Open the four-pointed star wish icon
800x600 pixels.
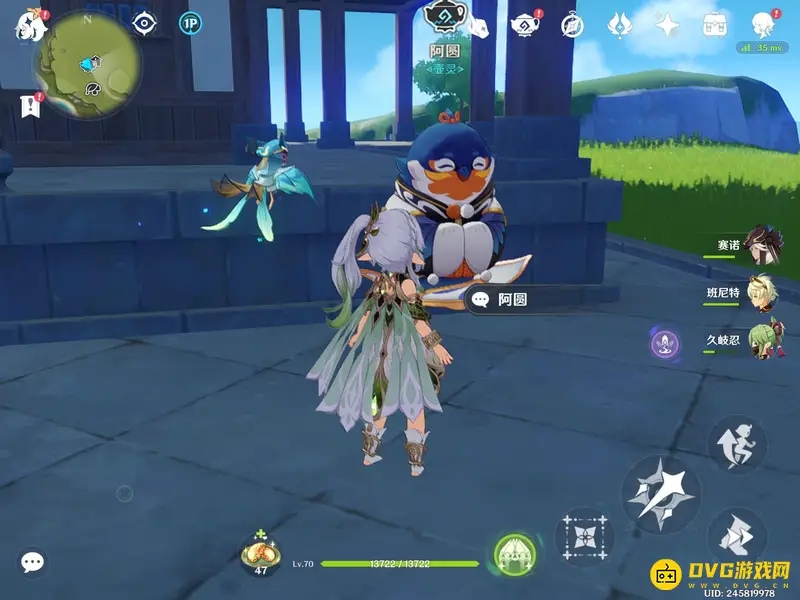[x=667, y=24]
